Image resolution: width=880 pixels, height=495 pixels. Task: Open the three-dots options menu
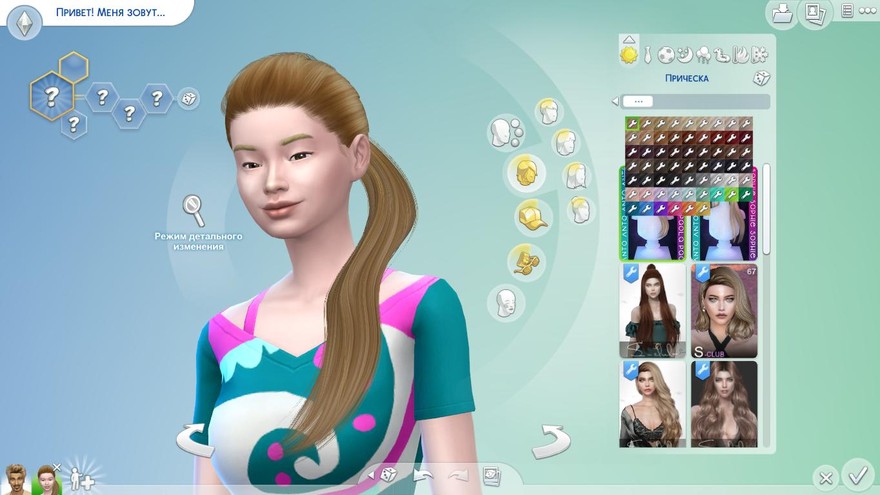point(848,12)
